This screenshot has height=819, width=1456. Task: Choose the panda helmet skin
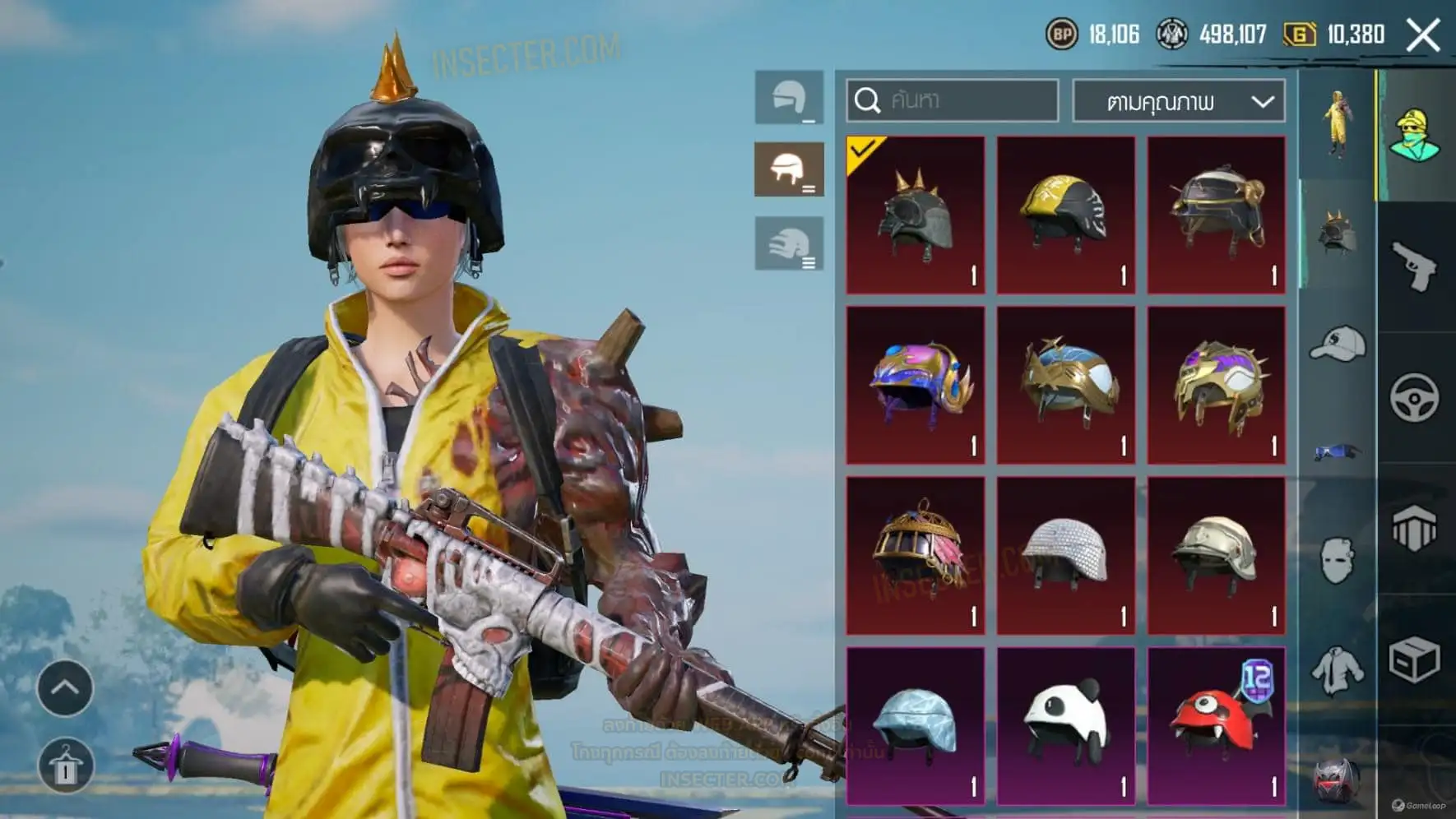(x=1065, y=725)
